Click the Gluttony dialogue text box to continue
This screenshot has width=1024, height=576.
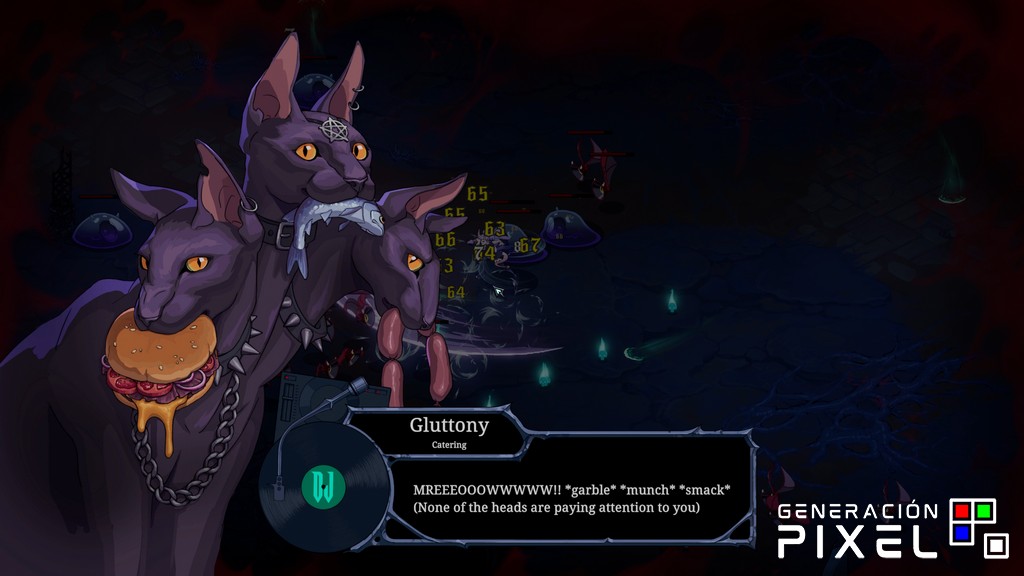coord(571,498)
